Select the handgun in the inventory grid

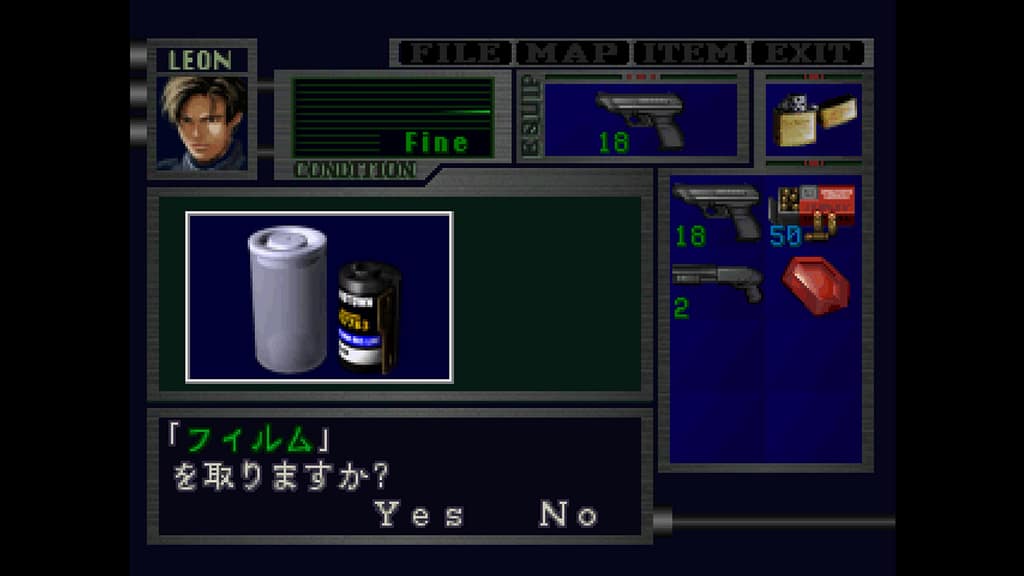coord(717,214)
